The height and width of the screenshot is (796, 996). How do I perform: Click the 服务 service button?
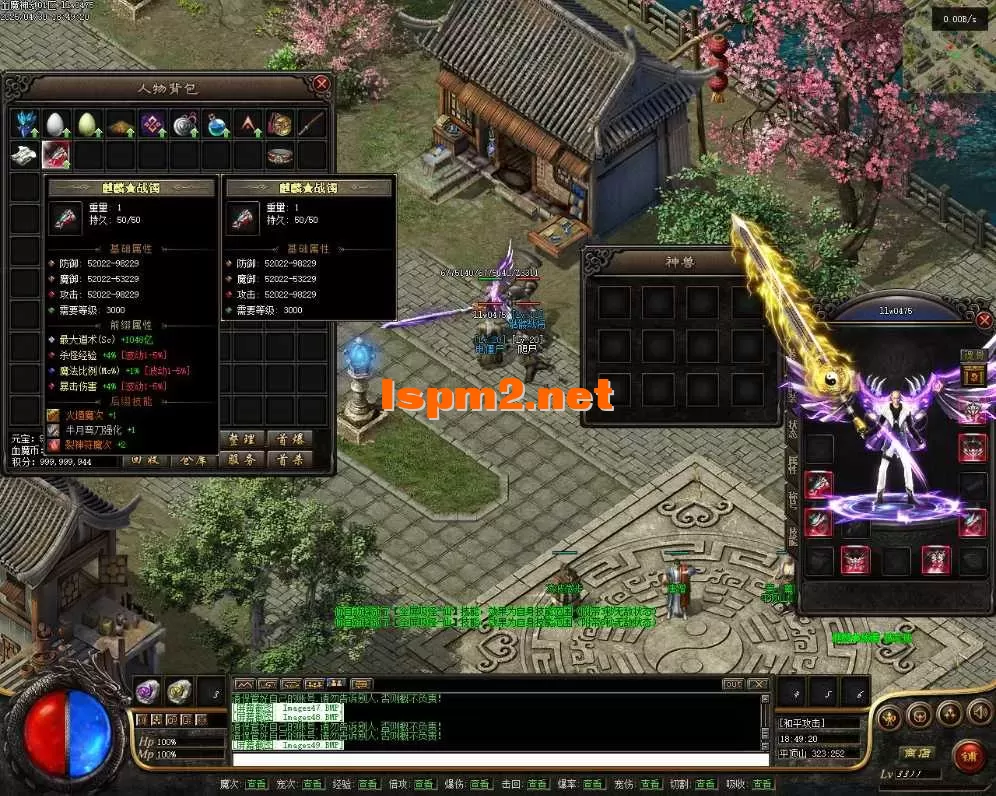(243, 460)
